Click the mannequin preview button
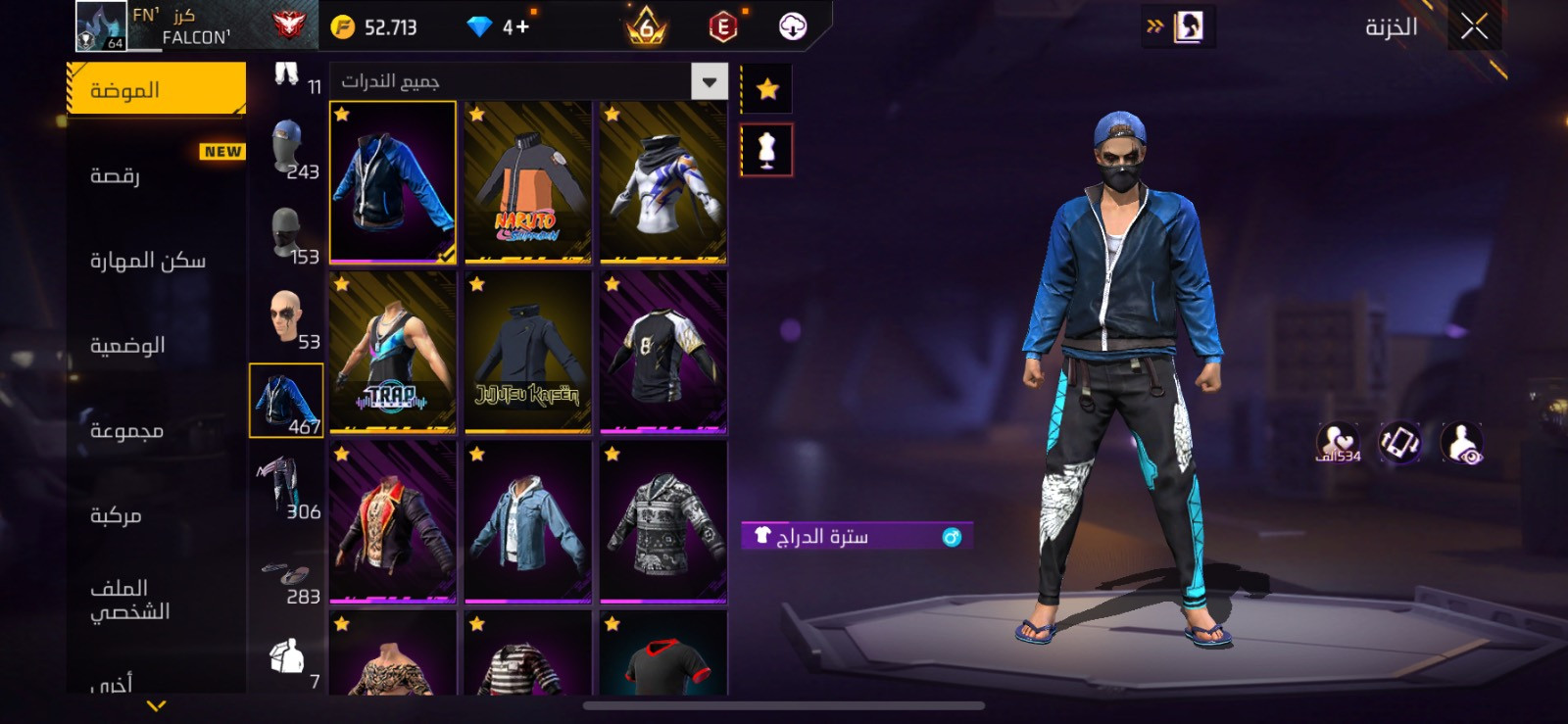 pyautogui.click(x=767, y=150)
